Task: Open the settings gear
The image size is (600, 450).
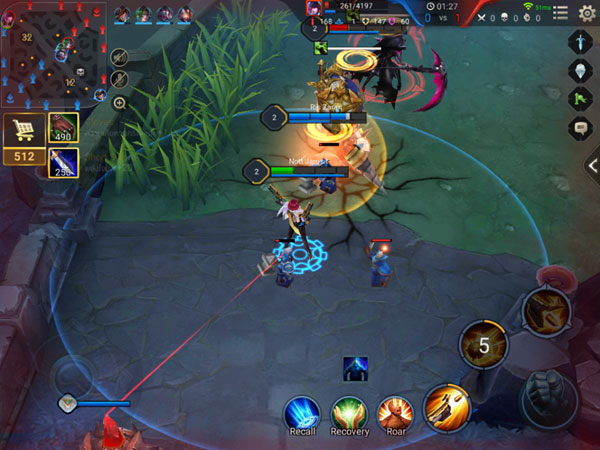Action: (x=587, y=13)
